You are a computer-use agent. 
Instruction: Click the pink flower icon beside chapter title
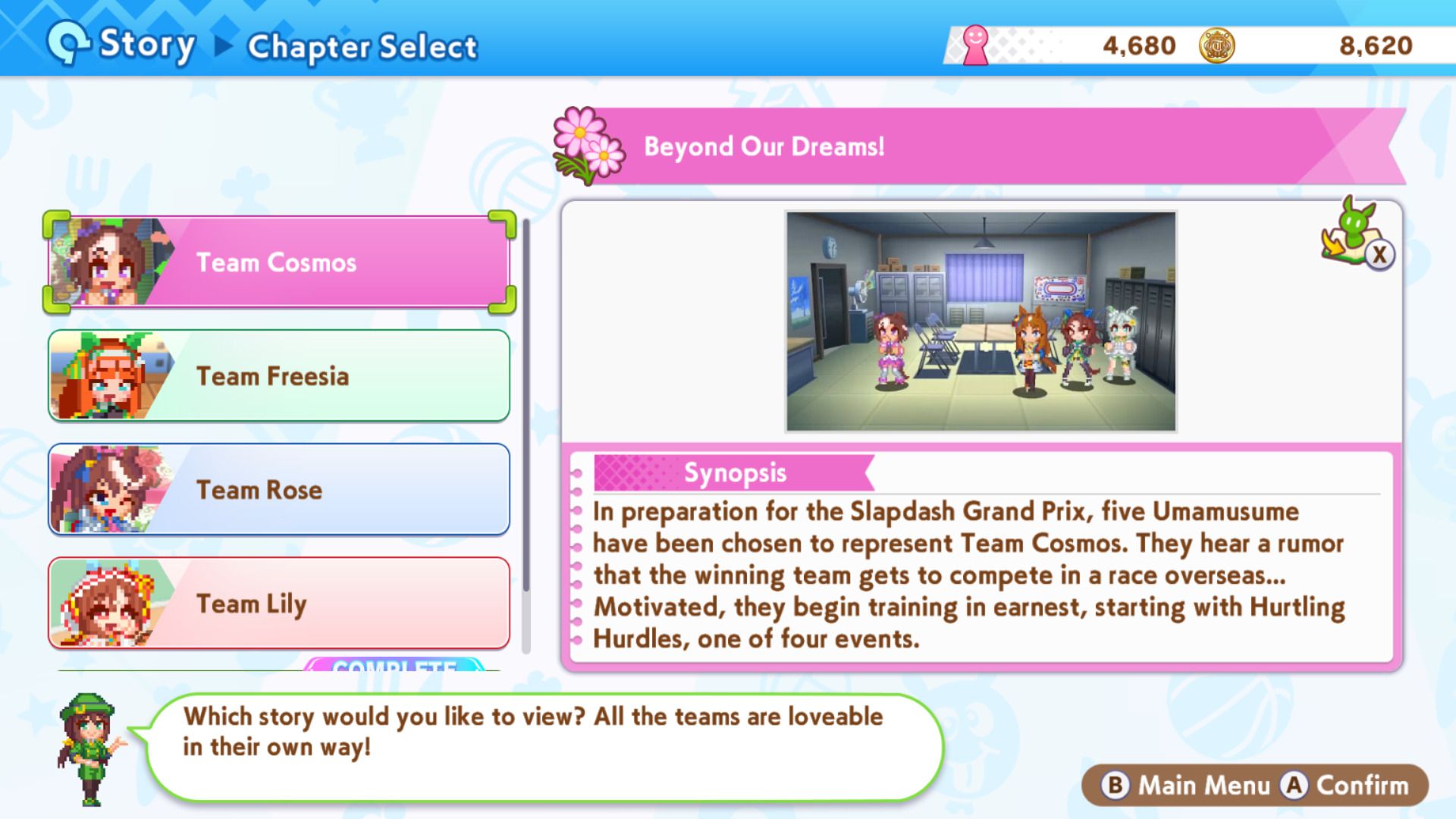coord(588,145)
